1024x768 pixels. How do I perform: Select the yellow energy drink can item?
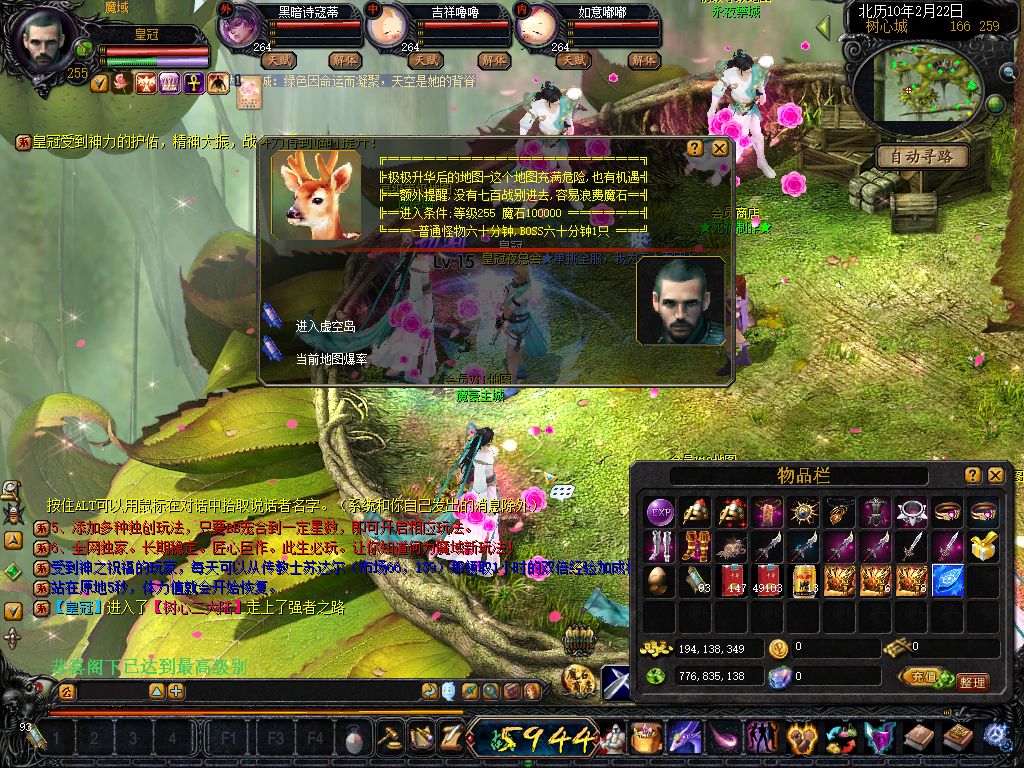coord(804,580)
